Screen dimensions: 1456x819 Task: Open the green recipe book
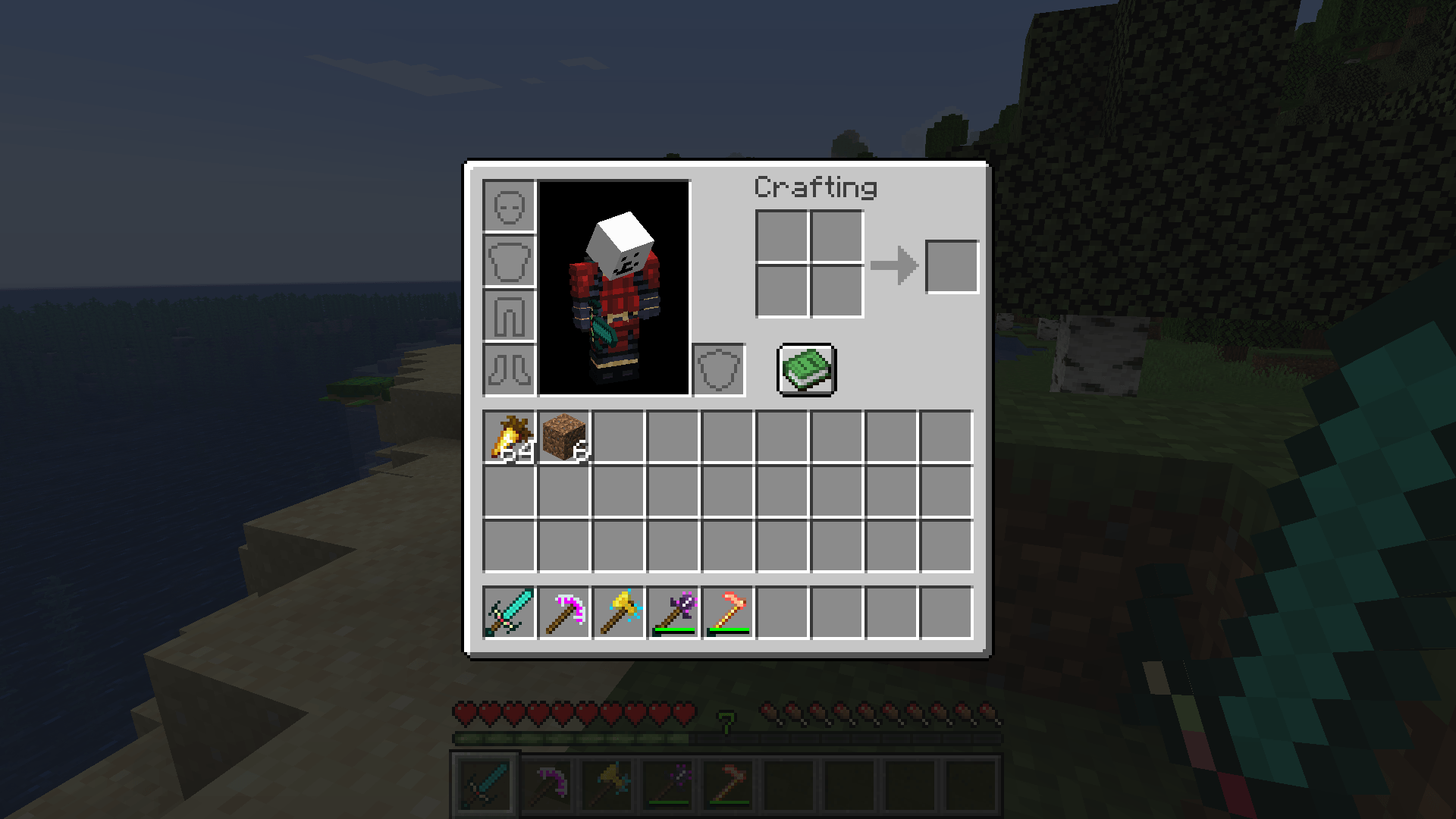point(806,369)
